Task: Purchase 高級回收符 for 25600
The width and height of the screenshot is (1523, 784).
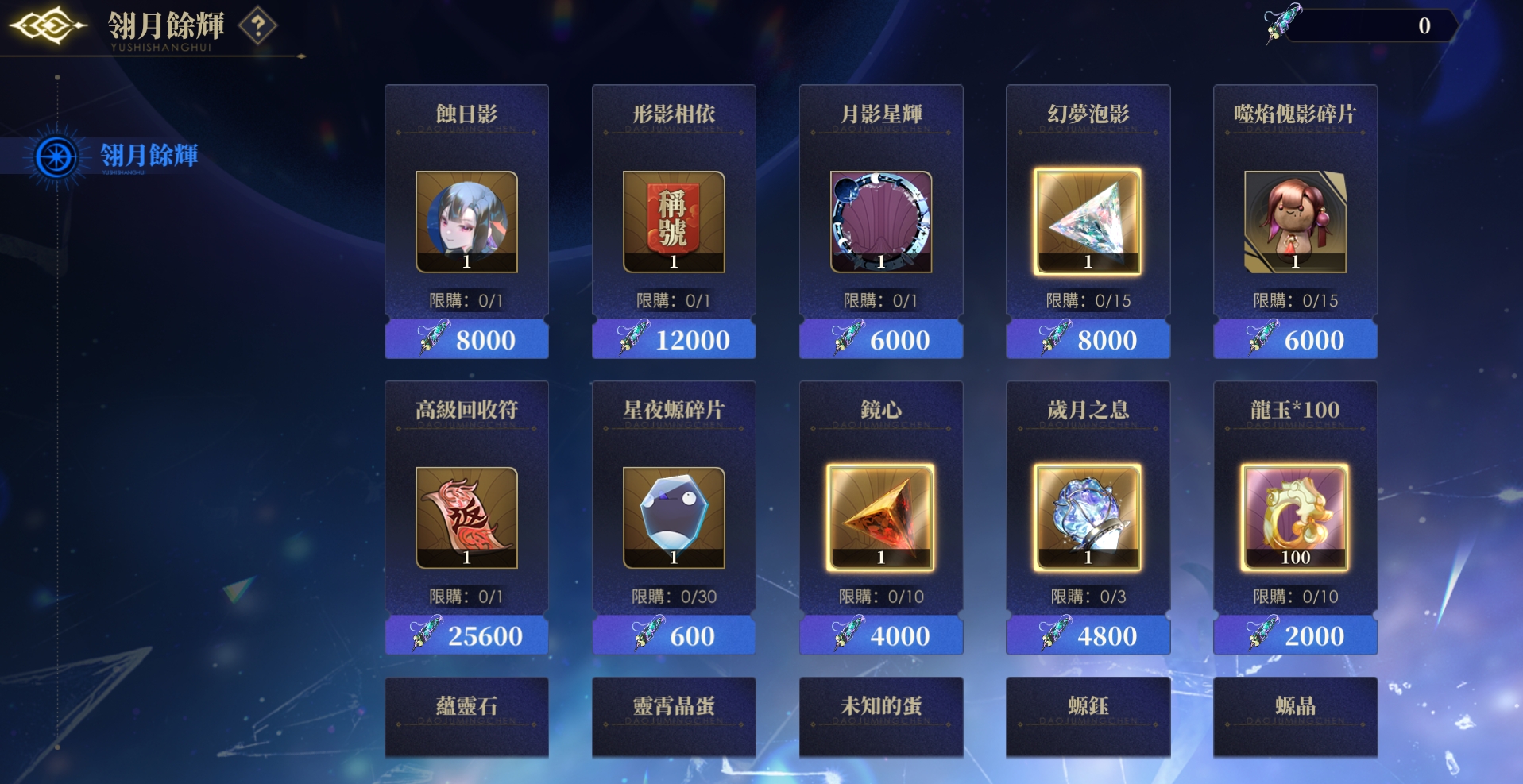Action: (466, 635)
